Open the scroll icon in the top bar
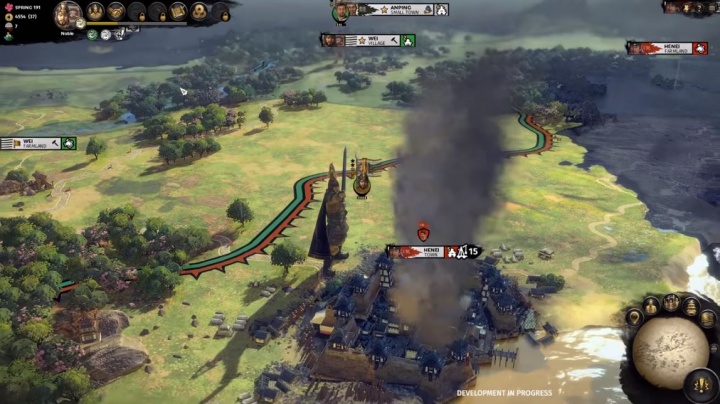Viewport: 720px width, 404px height. tap(178, 12)
